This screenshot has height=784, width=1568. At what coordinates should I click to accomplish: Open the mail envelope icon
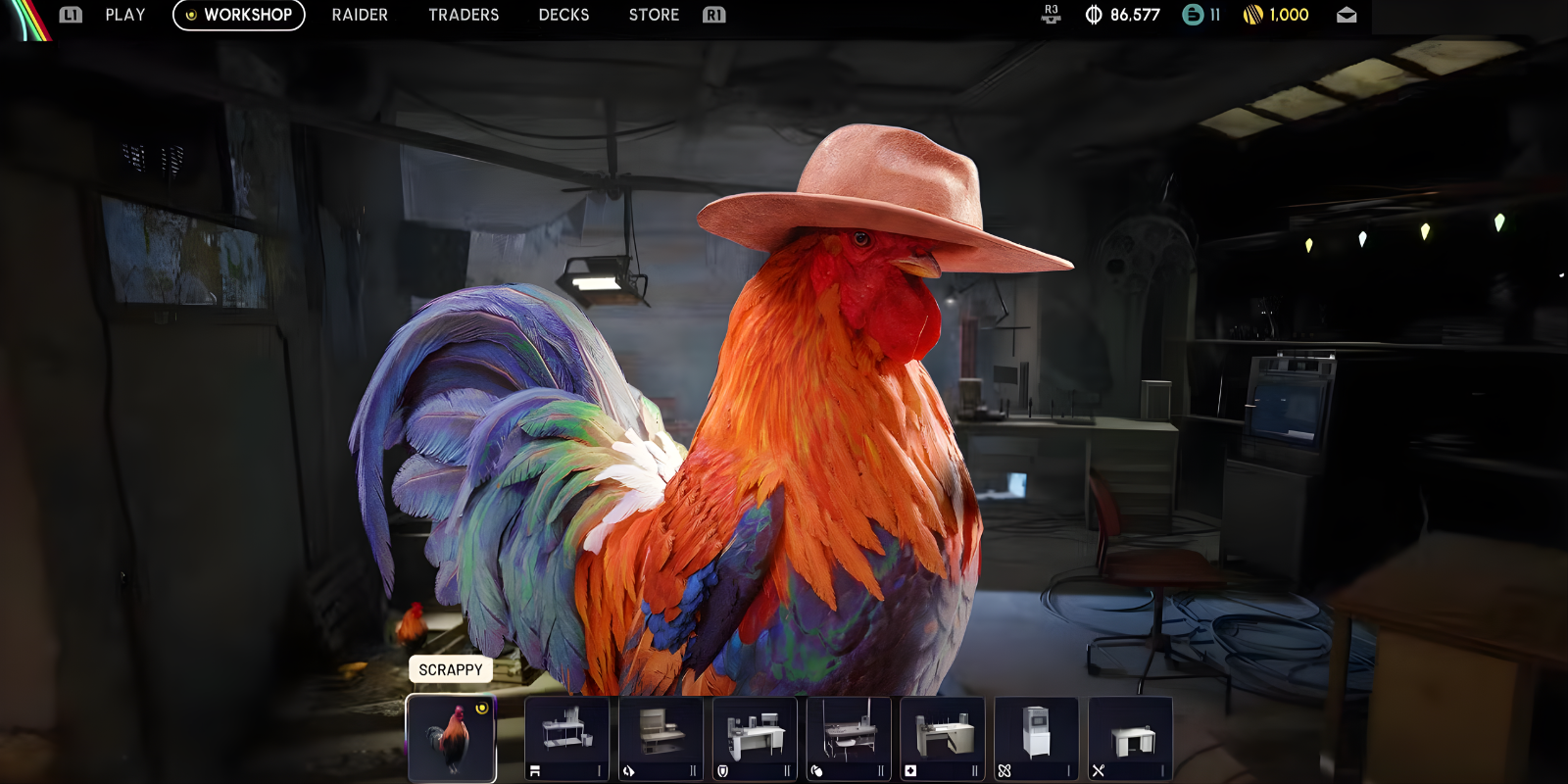click(1347, 15)
